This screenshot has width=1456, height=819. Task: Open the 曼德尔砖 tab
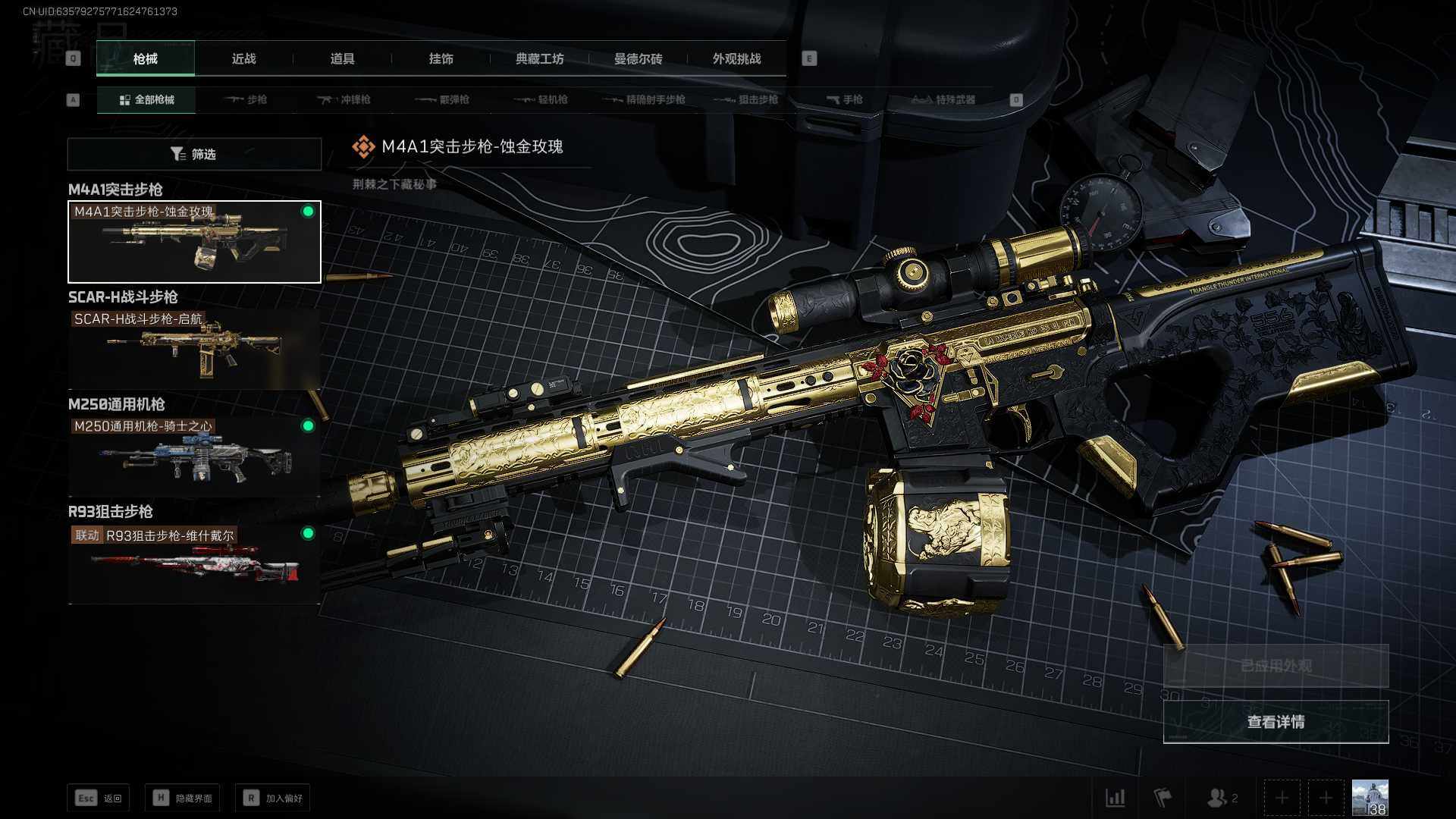[x=638, y=58]
